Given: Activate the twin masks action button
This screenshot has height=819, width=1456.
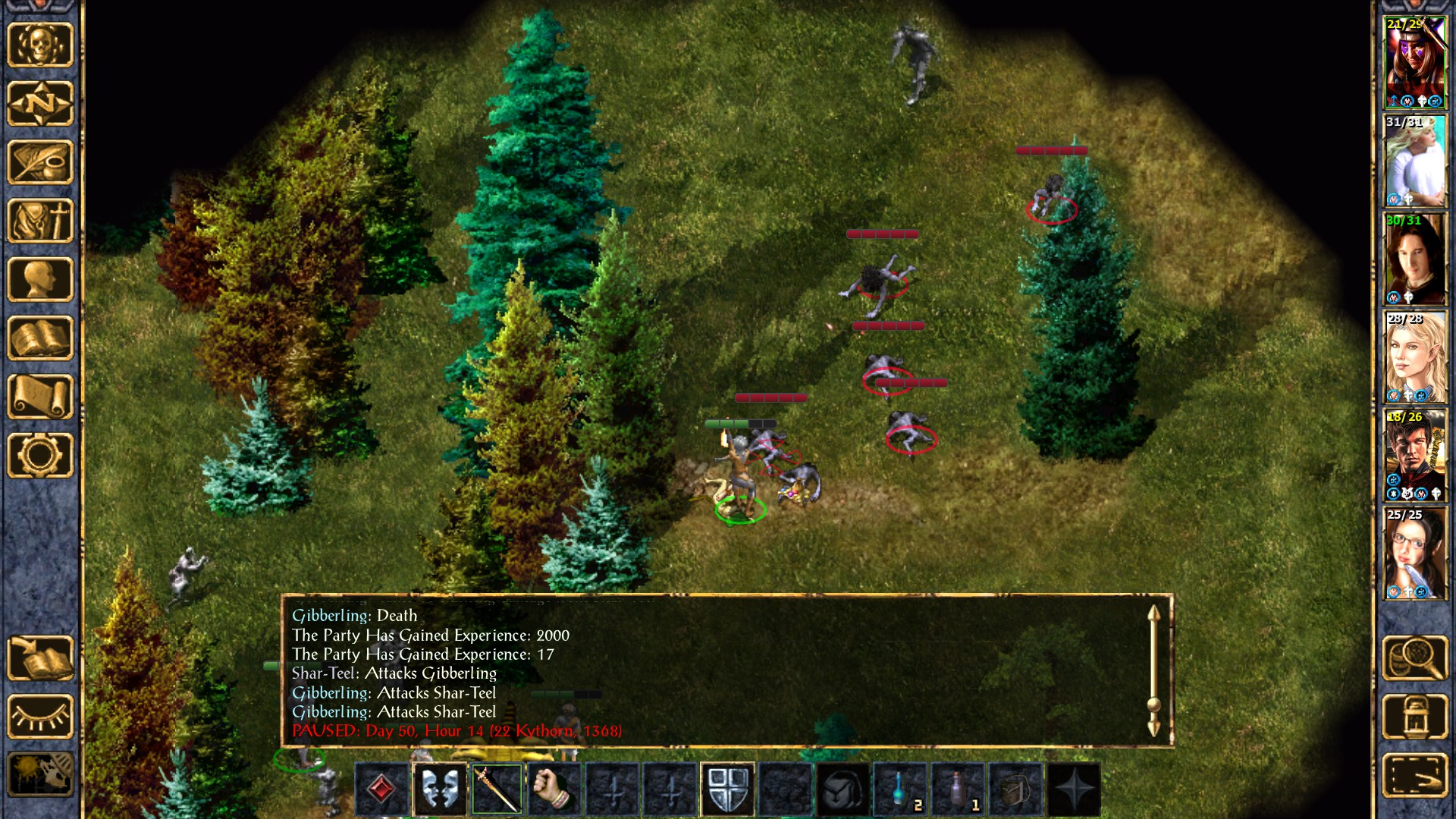Looking at the screenshot, I should click(440, 789).
